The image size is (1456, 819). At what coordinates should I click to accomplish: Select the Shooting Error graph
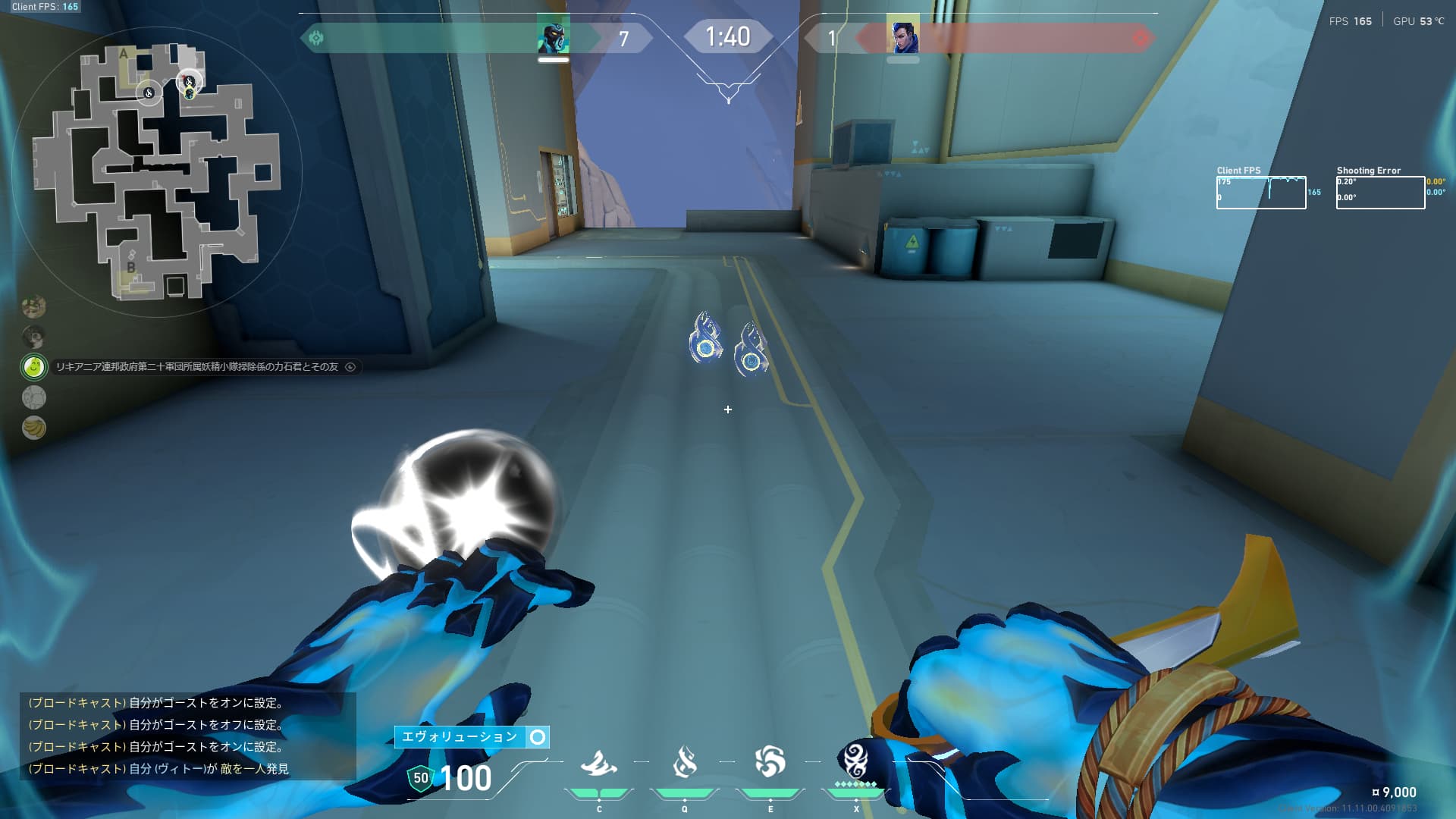[x=1380, y=193]
